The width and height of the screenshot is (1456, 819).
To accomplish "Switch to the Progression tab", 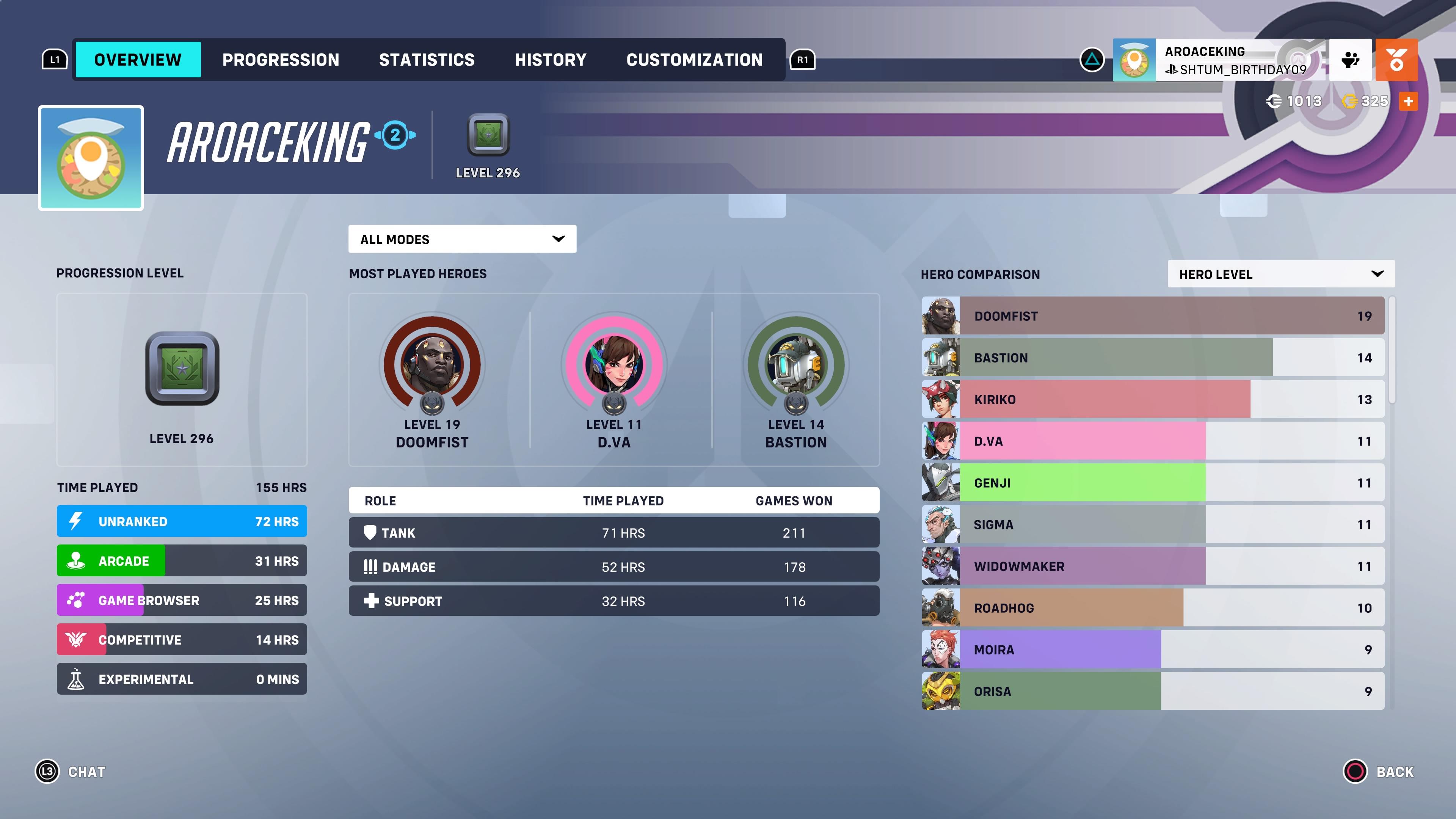I will click(x=280, y=60).
